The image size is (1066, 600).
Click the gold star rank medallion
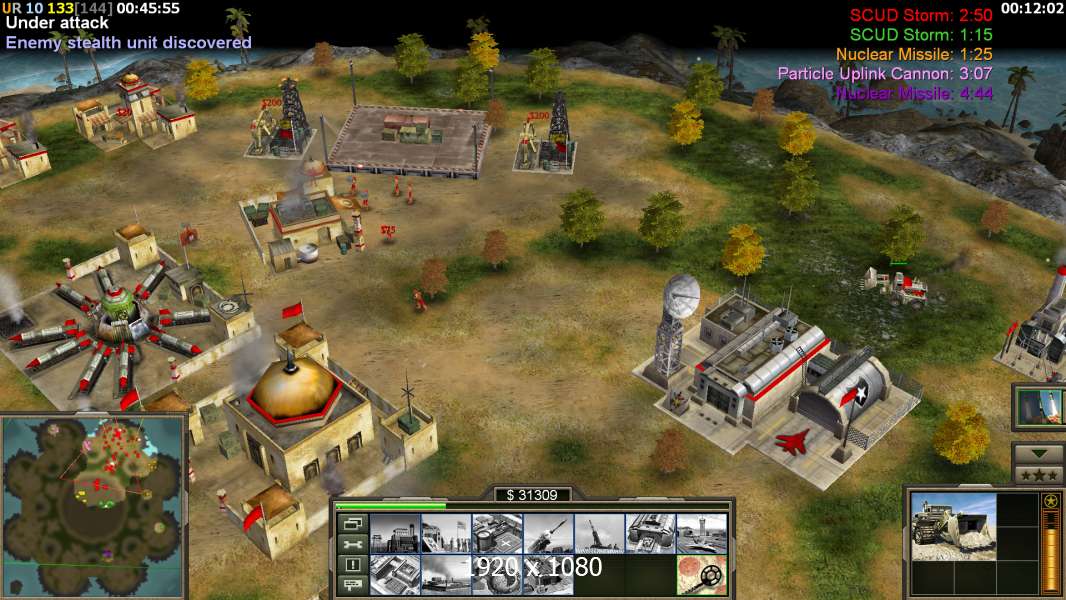tap(1050, 500)
